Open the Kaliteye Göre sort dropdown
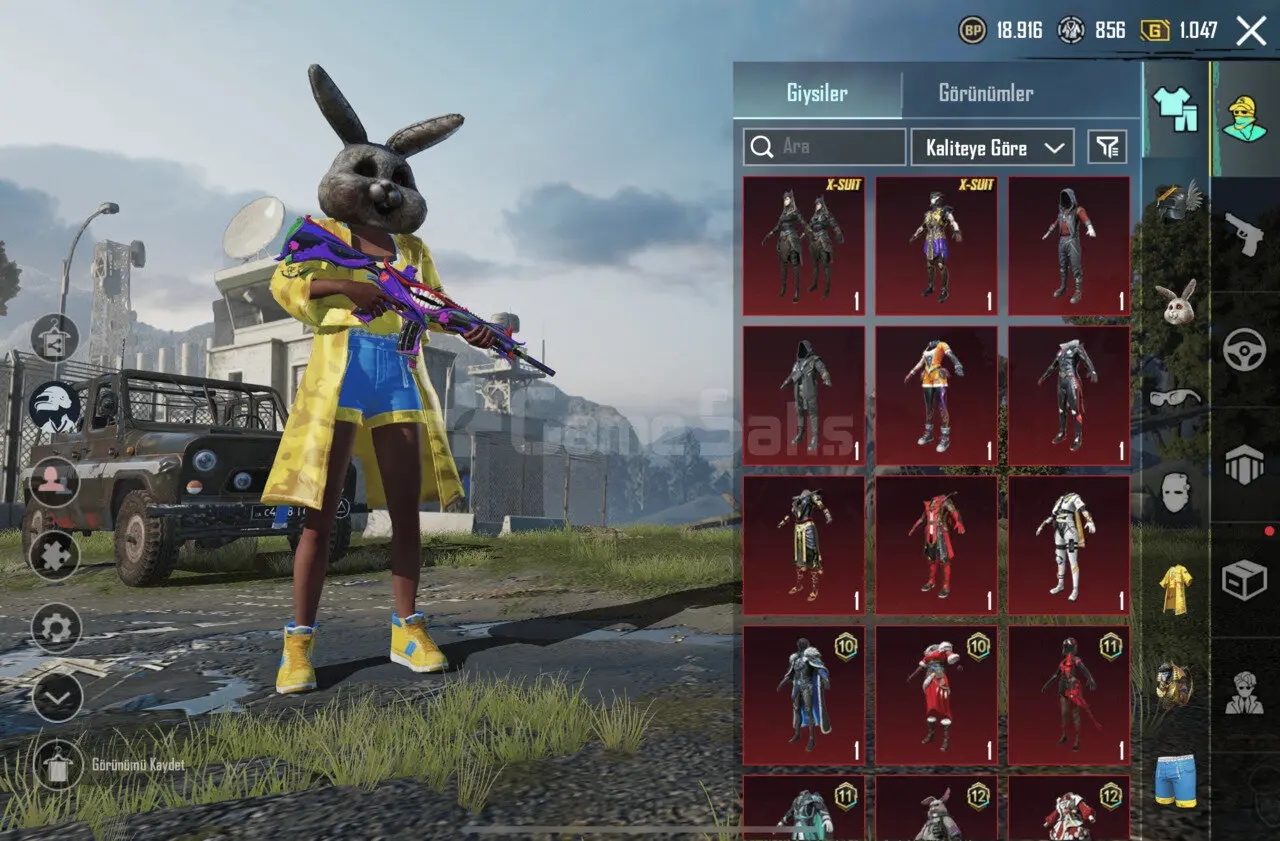This screenshot has width=1280, height=841. (992, 147)
